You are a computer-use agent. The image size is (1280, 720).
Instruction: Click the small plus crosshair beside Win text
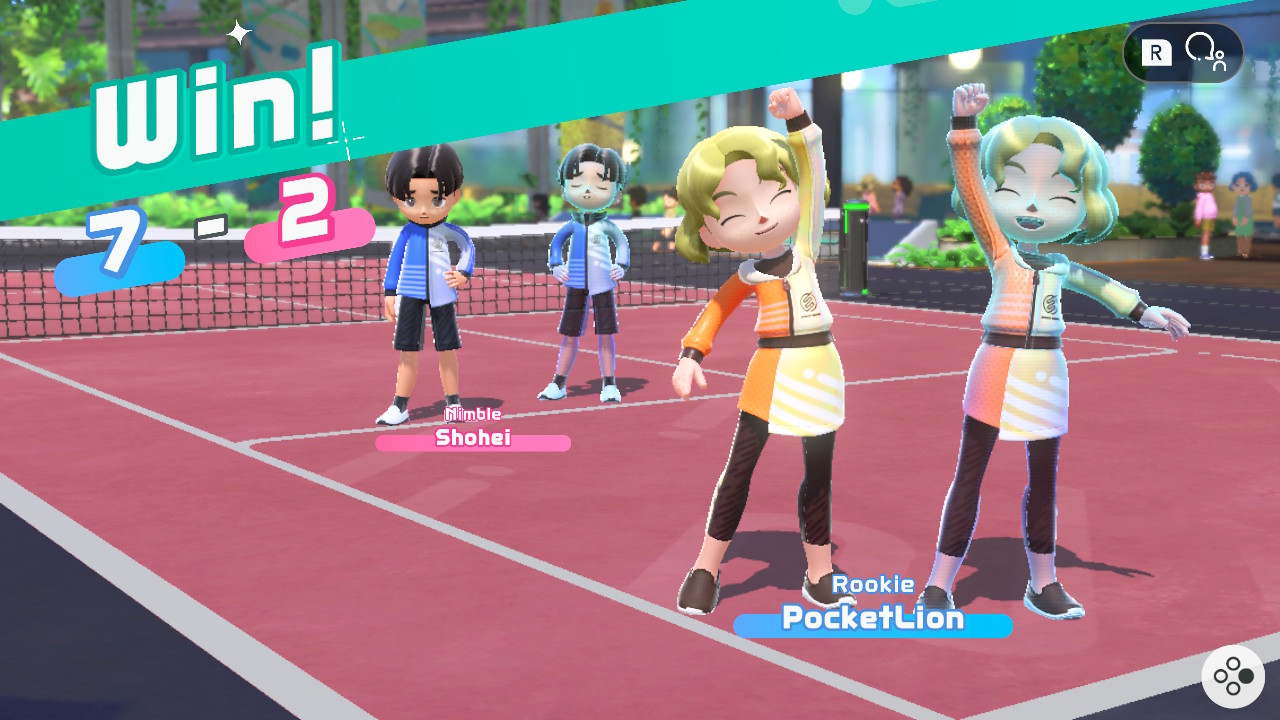coord(347,142)
